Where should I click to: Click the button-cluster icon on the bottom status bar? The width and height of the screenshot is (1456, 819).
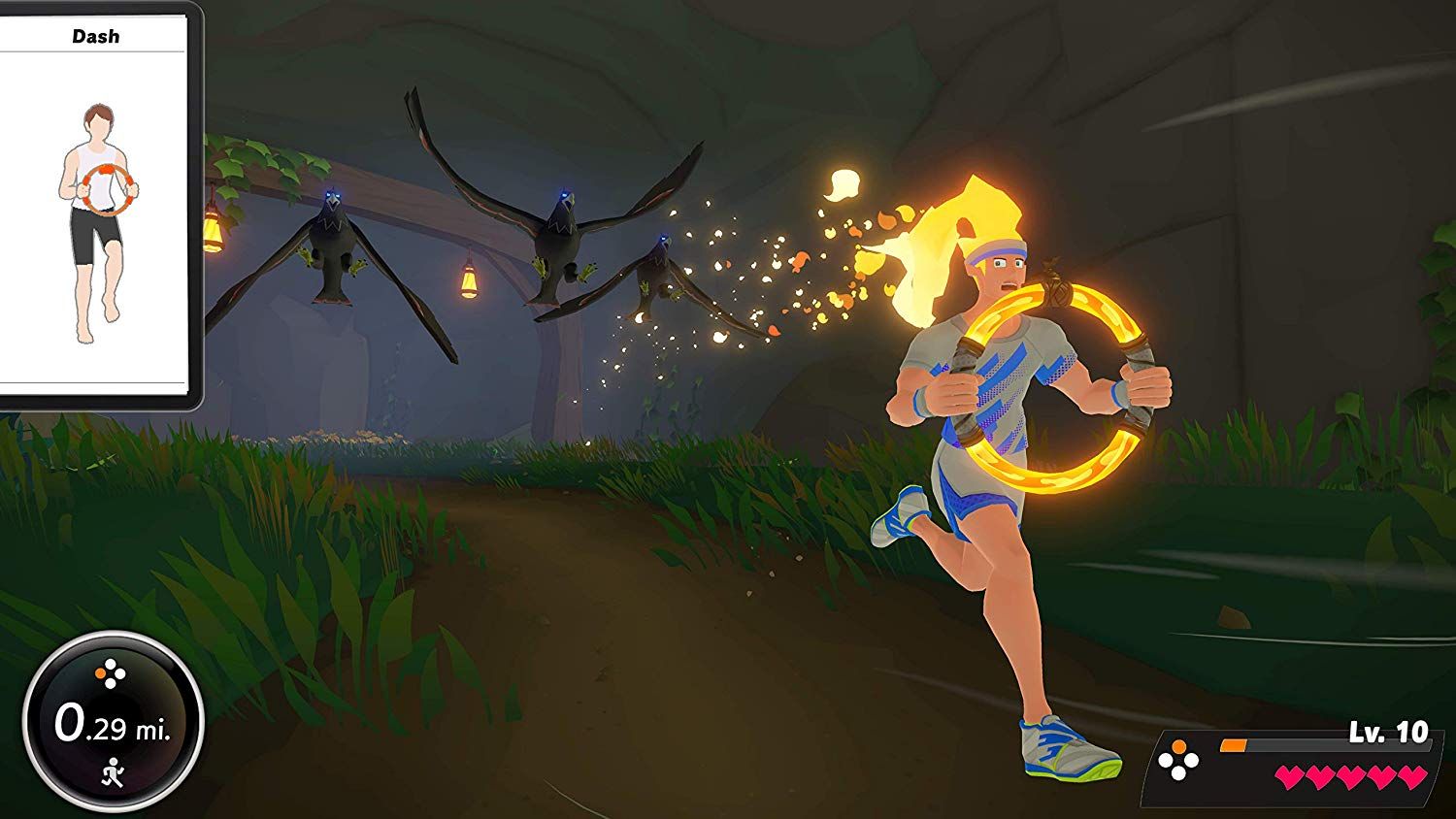click(x=1178, y=761)
